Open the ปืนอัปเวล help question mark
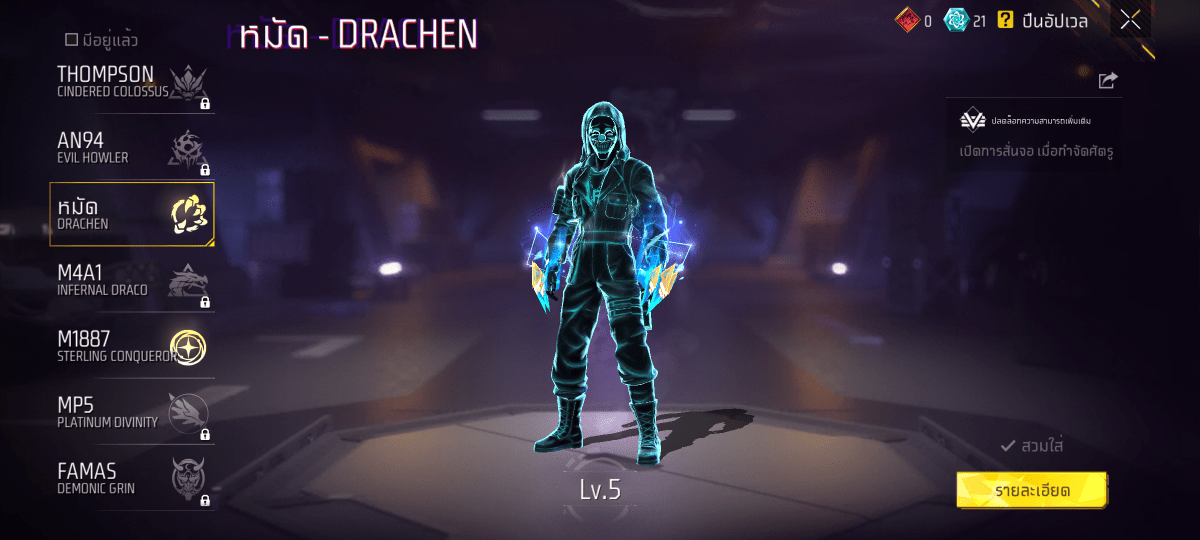Viewport: 1200px width, 540px height. (1006, 20)
